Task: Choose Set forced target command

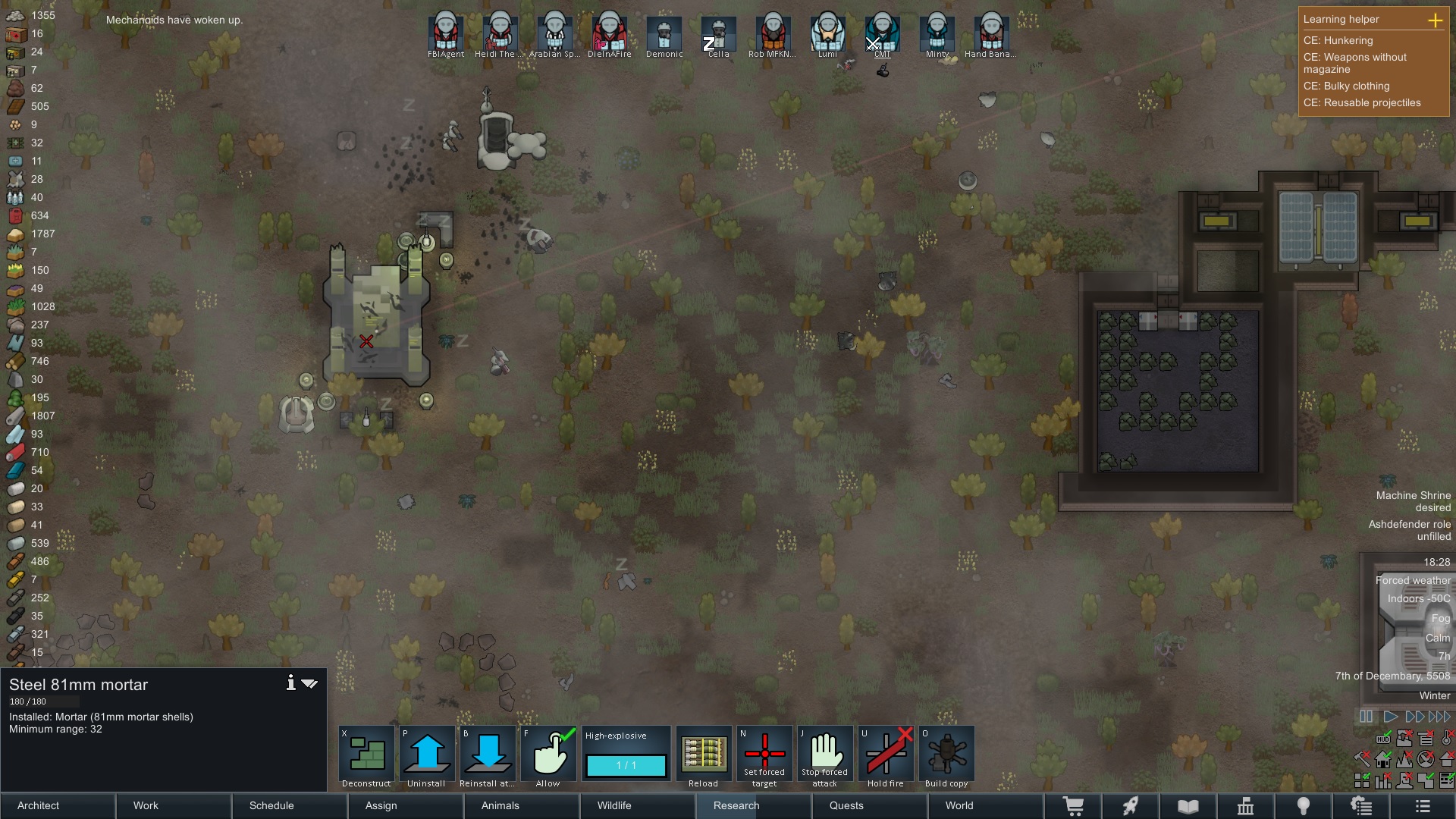Action: [764, 756]
